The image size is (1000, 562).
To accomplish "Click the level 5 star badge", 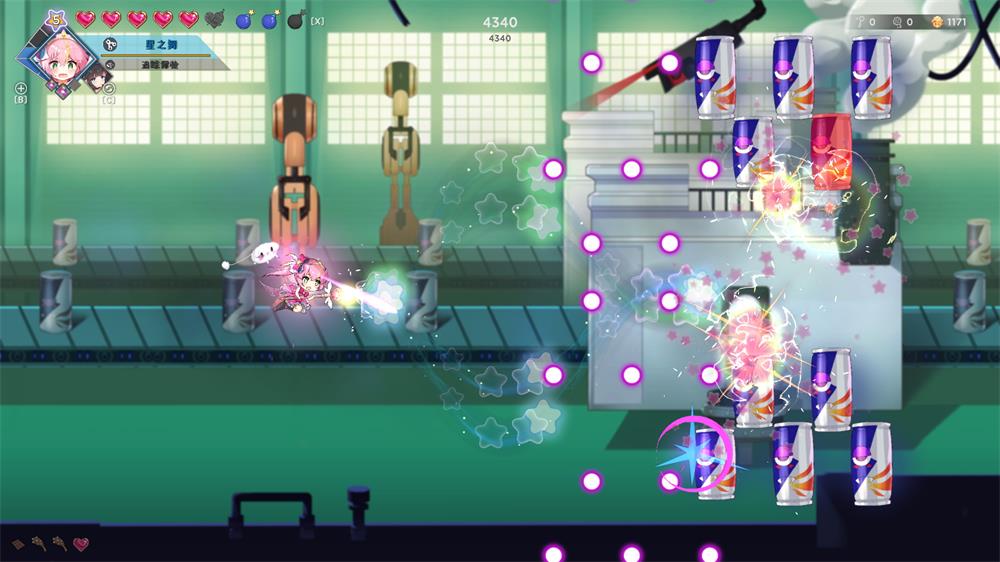I will tap(57, 17).
